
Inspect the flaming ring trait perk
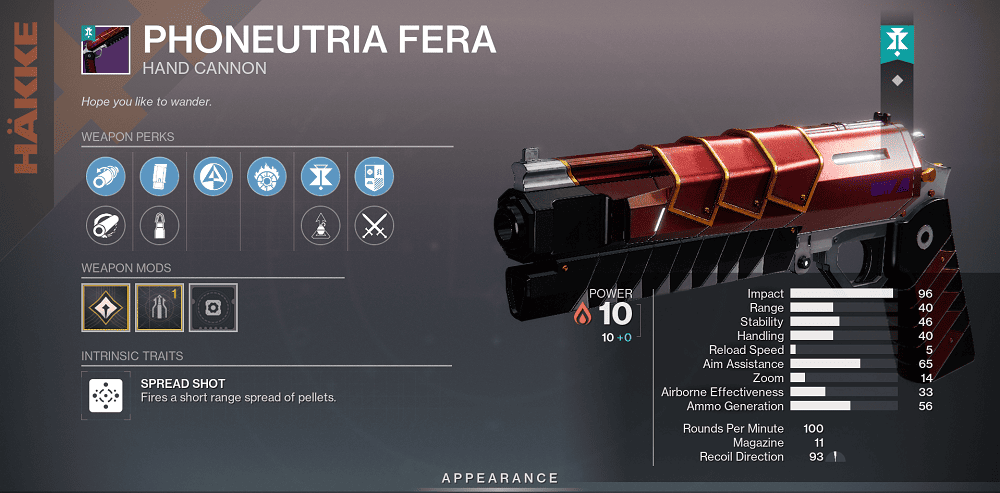point(266,175)
